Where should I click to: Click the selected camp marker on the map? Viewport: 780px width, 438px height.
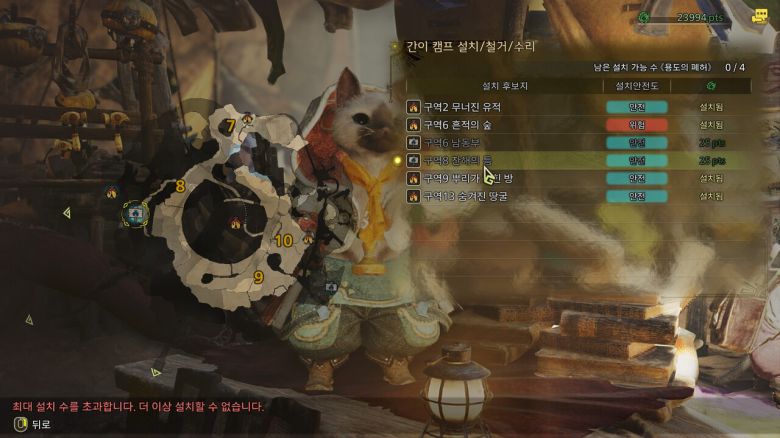click(136, 212)
